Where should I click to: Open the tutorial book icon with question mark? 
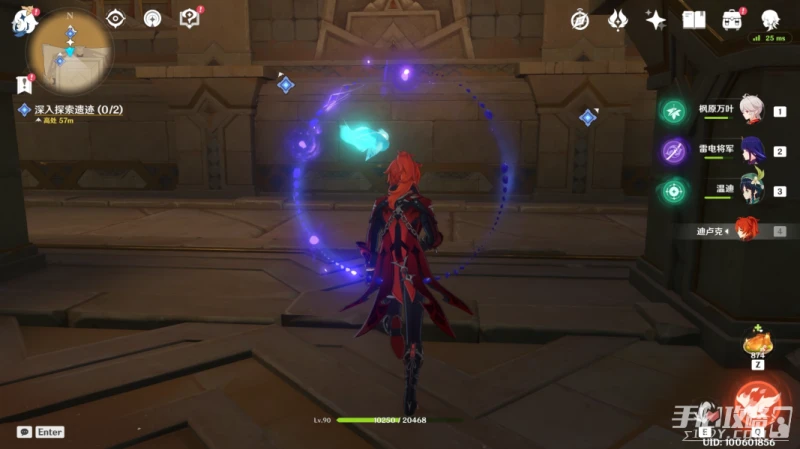(x=189, y=18)
